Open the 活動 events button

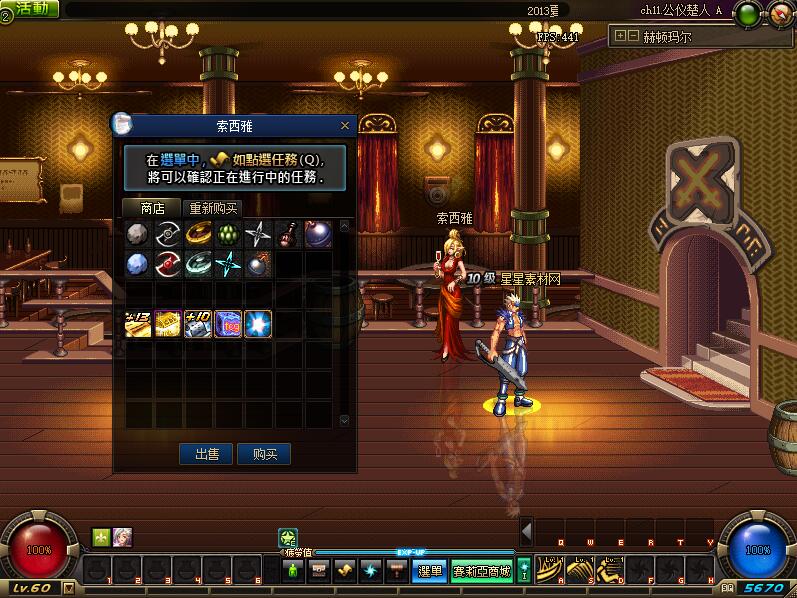pos(30,8)
